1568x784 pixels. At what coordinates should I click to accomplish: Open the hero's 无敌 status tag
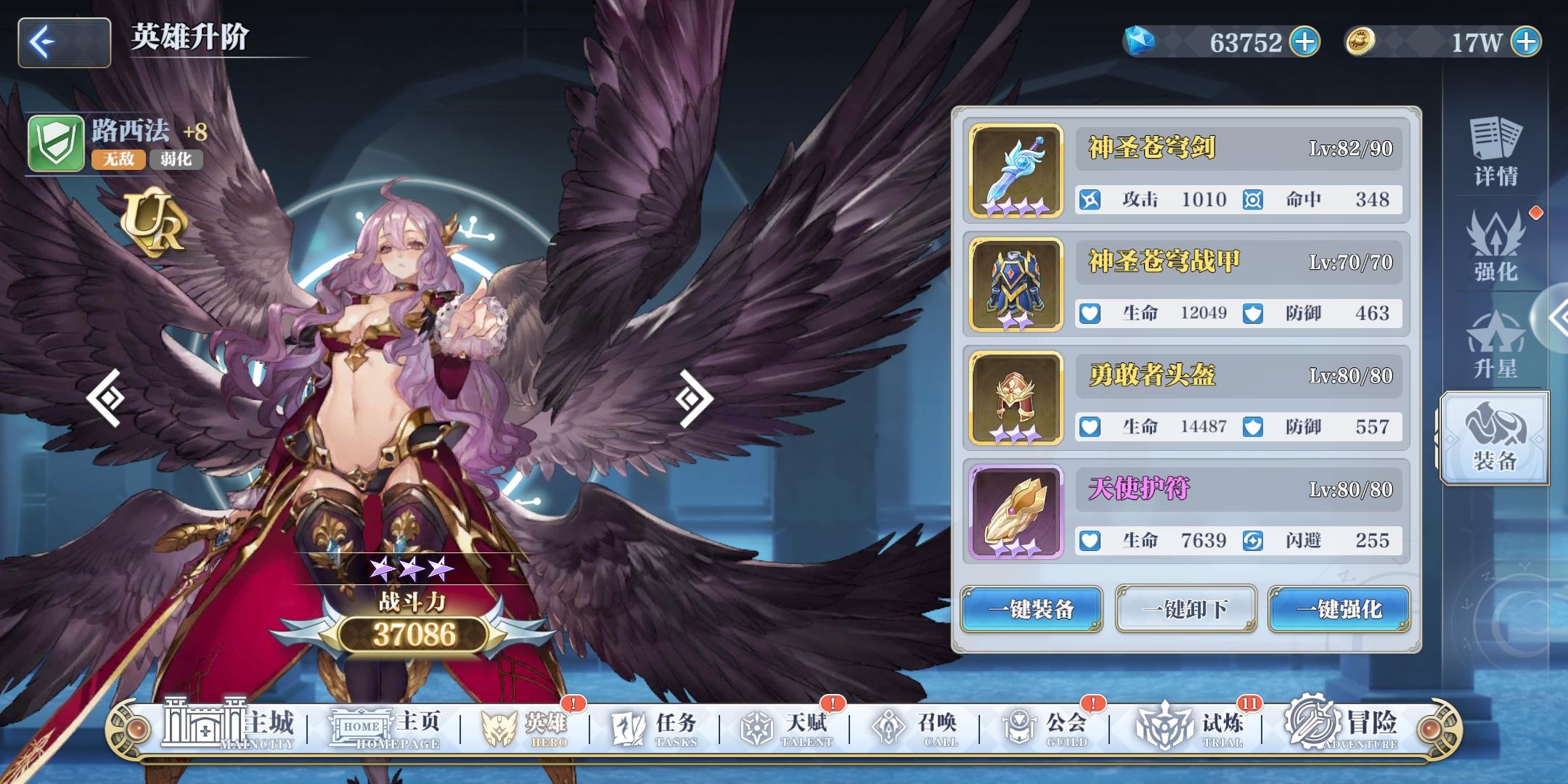click(118, 160)
